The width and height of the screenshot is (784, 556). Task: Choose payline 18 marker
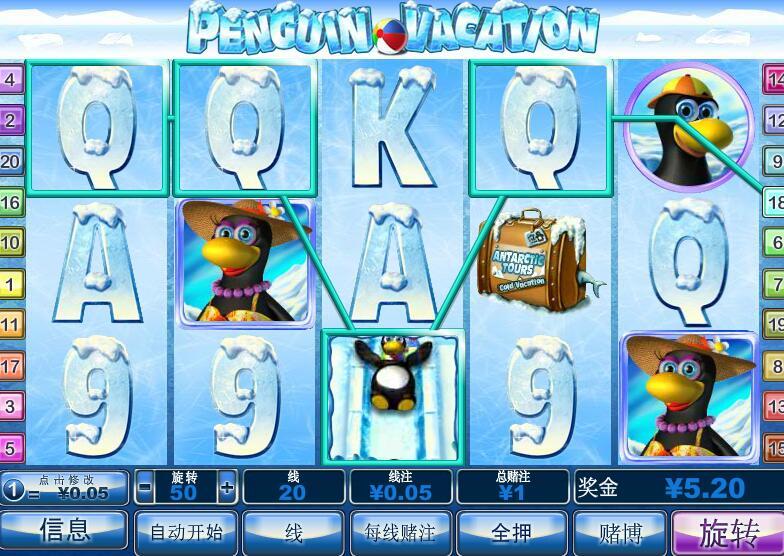(x=774, y=201)
